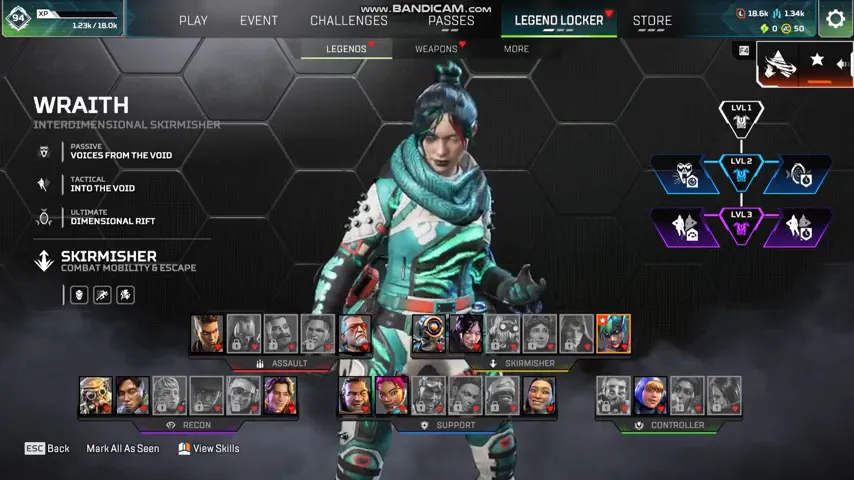The image size is (854, 480).
Task: Pick the orange-haired legend portrait in Skirmisher
Action: (x=613, y=334)
